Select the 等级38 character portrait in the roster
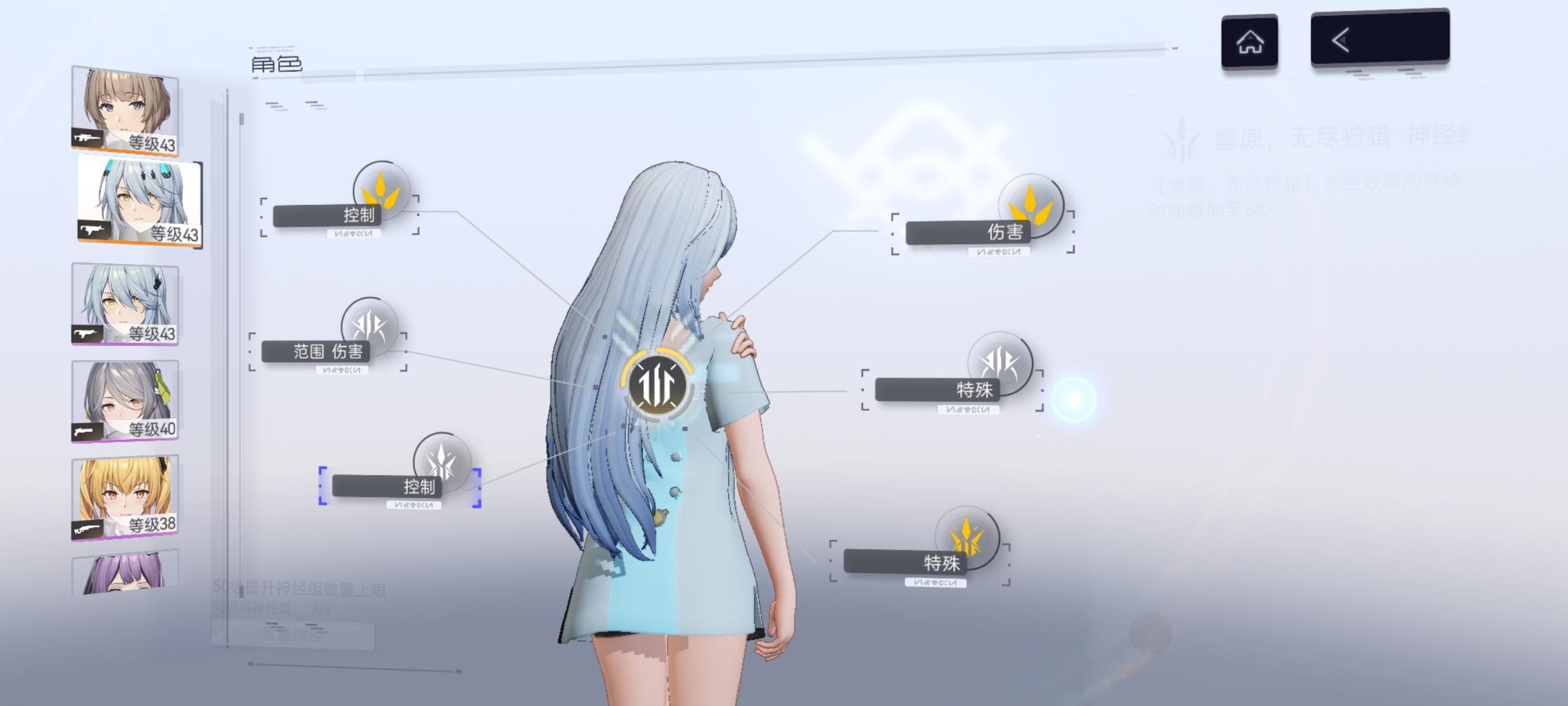Image resolution: width=1568 pixels, height=706 pixels. coord(124,497)
